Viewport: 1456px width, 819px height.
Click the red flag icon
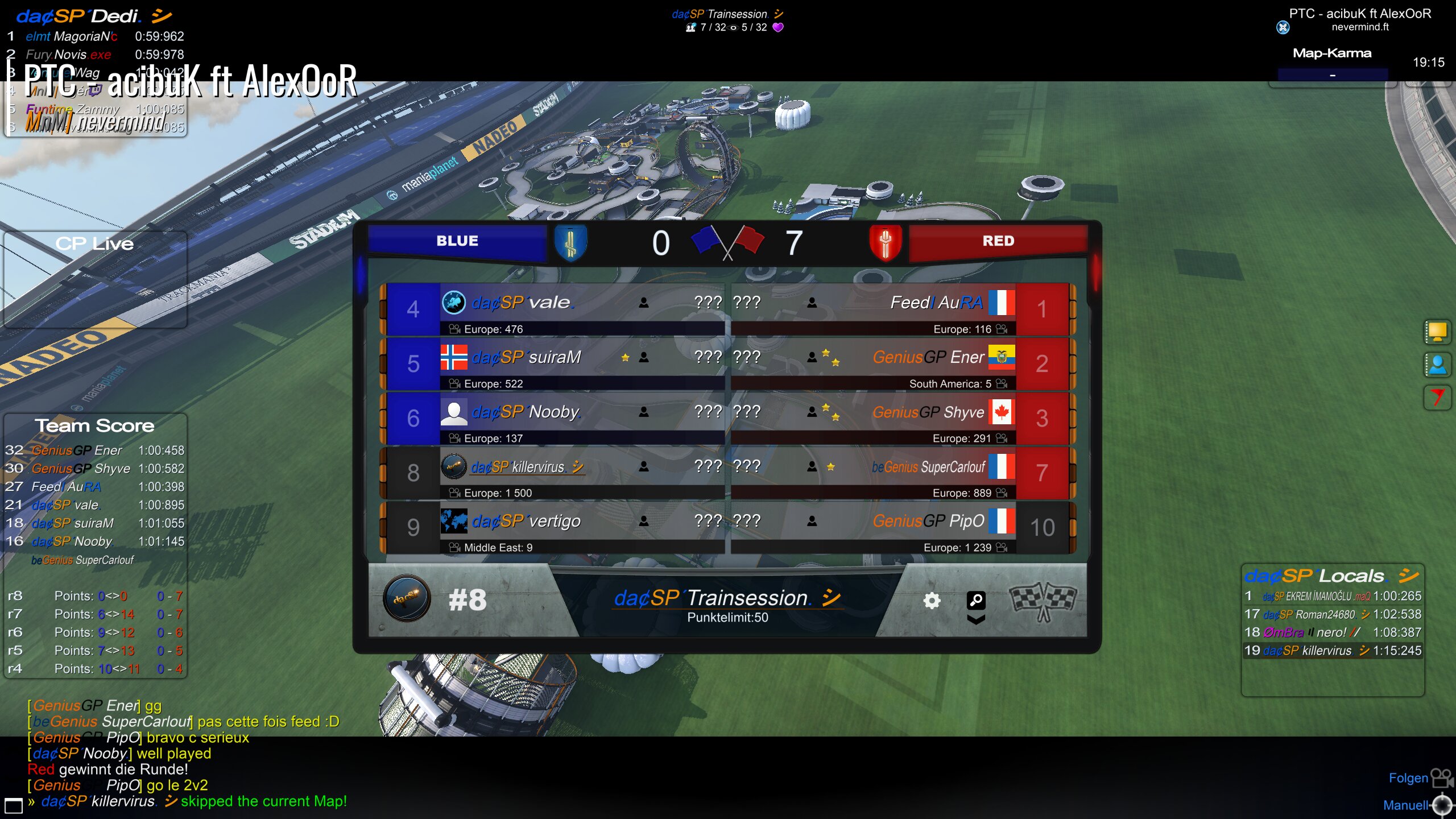1437,398
